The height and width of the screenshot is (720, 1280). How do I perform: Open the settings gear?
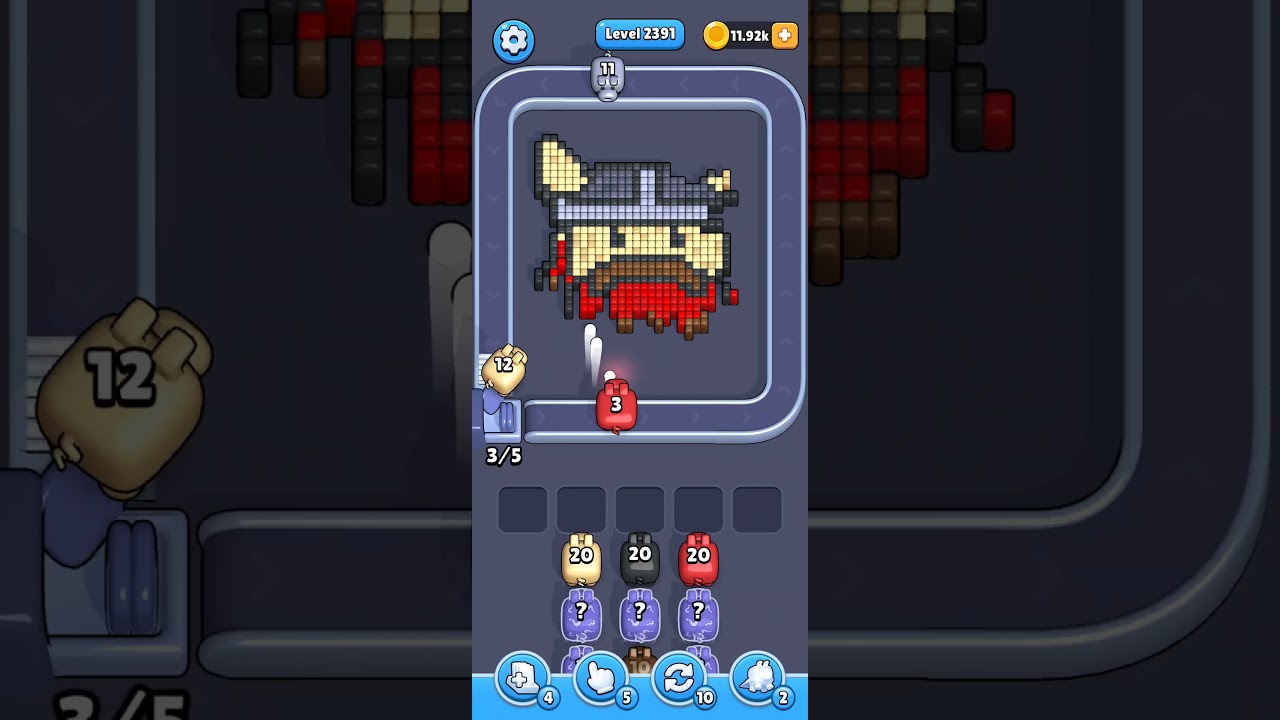click(x=513, y=40)
